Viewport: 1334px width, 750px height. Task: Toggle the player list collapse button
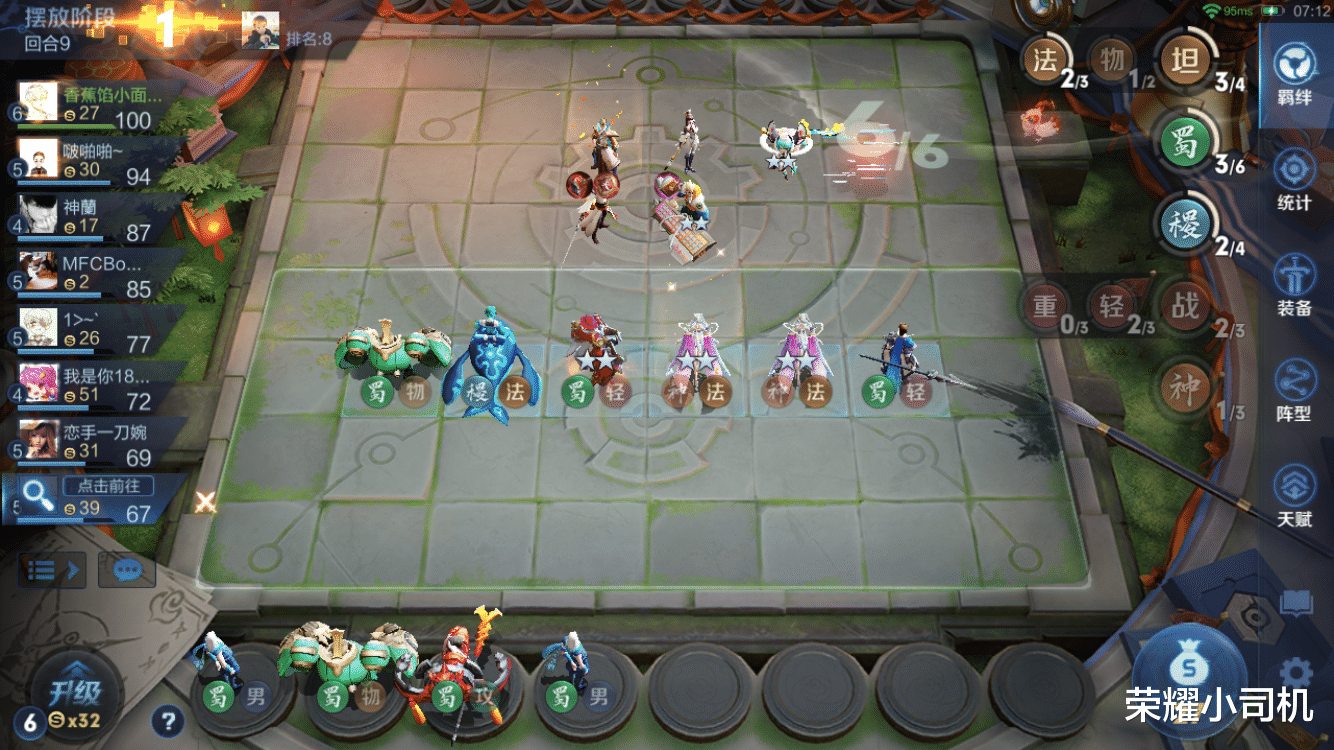click(52, 570)
